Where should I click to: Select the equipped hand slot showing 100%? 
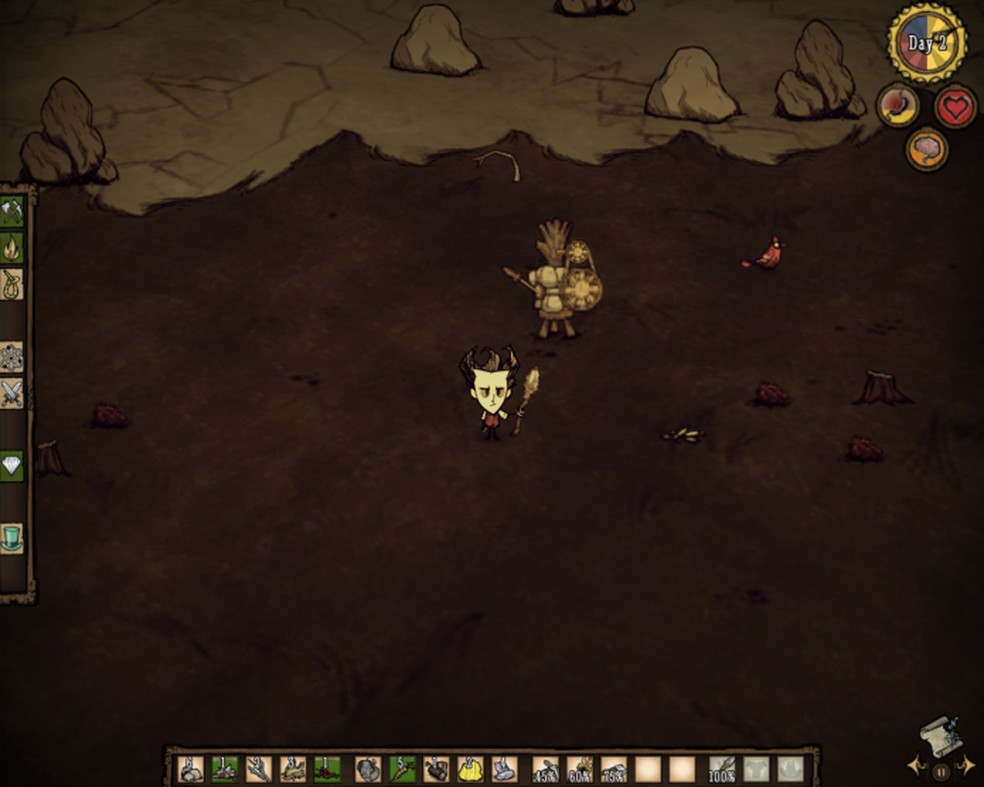[x=723, y=769]
